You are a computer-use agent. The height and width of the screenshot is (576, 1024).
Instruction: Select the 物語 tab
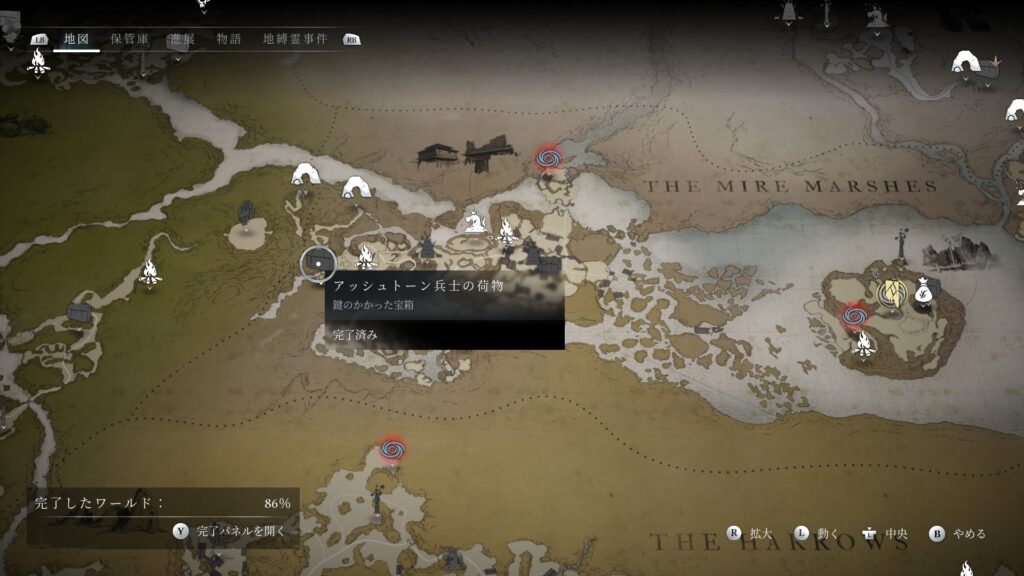click(228, 39)
